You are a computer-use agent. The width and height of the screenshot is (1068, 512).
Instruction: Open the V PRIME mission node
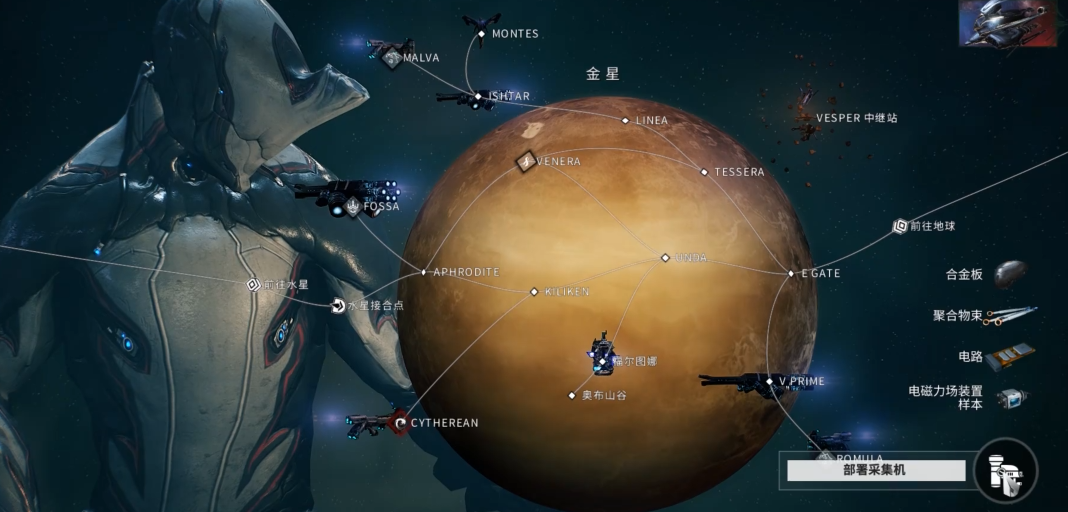(769, 381)
